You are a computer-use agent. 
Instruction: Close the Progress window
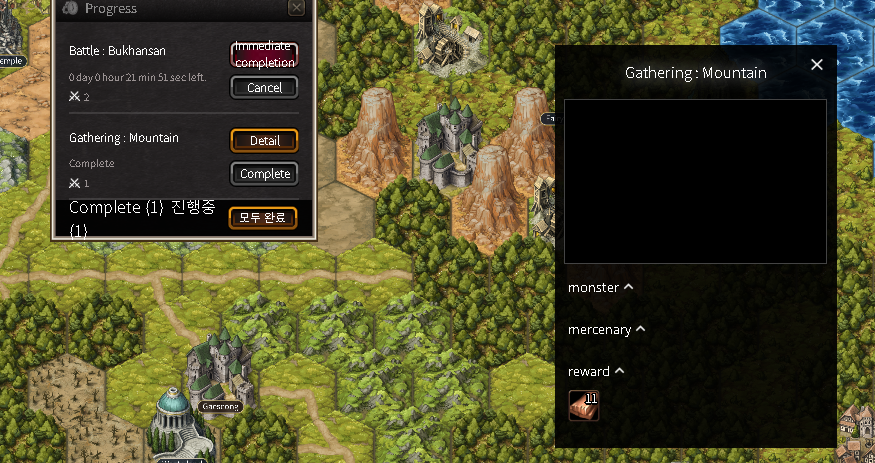pyautogui.click(x=296, y=8)
